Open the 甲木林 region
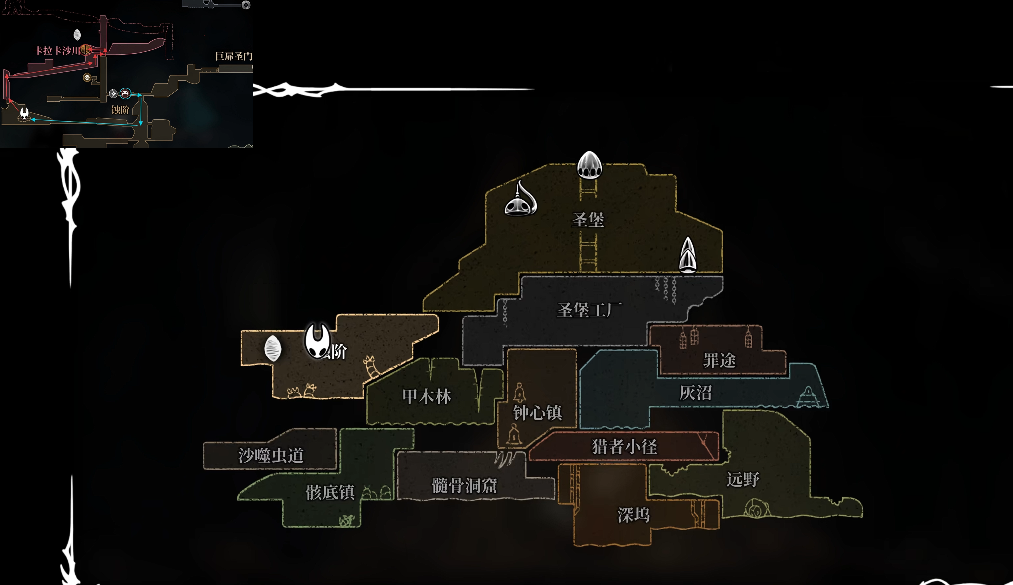The image size is (1013, 585). click(426, 396)
